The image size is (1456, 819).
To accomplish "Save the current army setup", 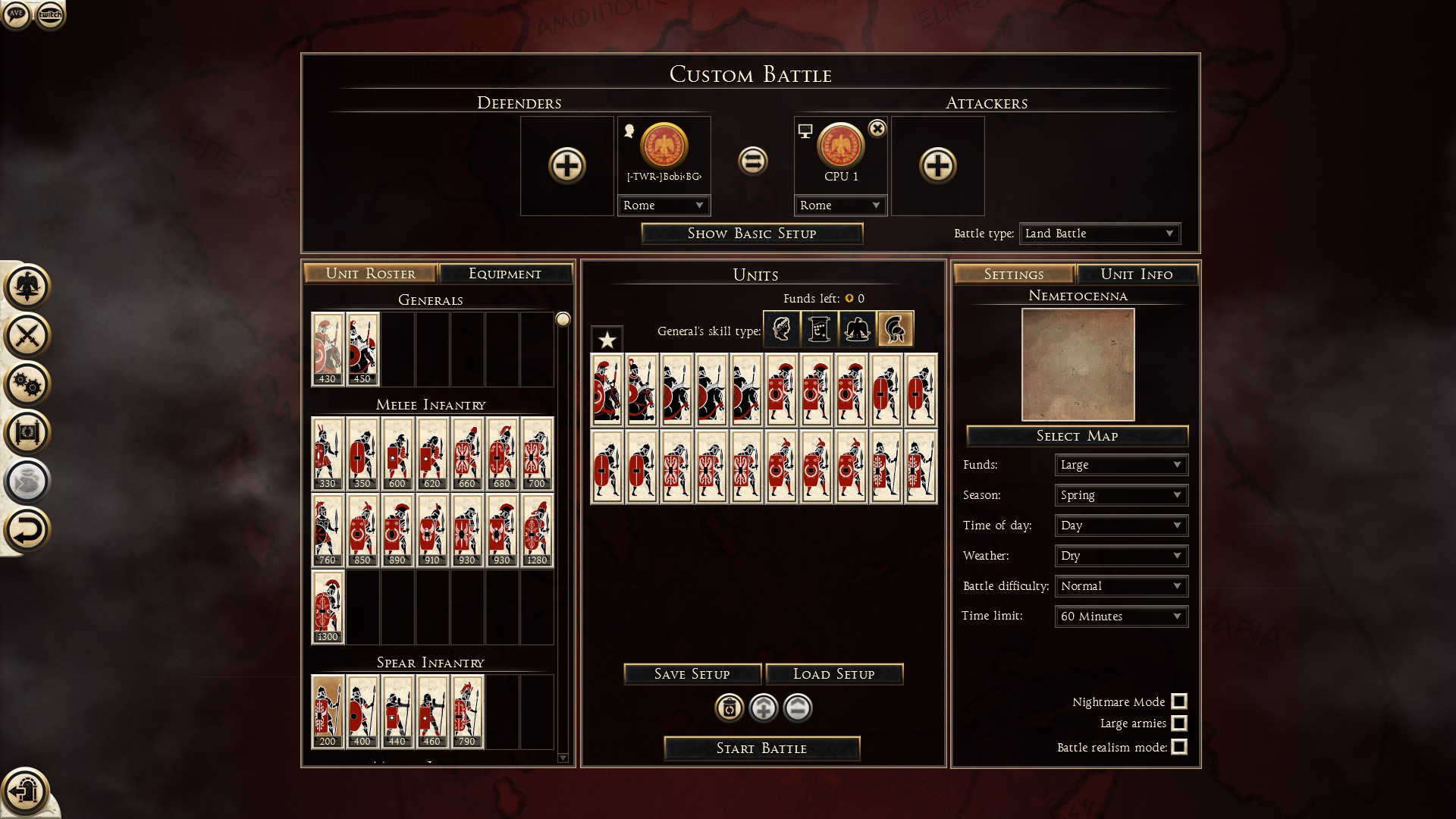I will 692,674.
